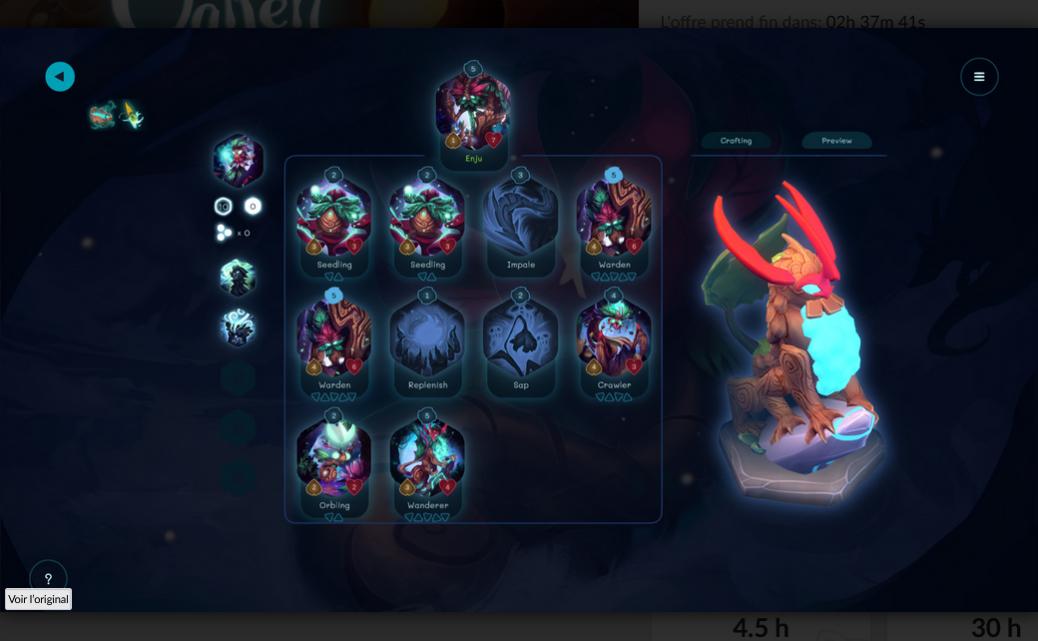Switch to the Crafting tab
This screenshot has height=641, width=1038.
(736, 141)
